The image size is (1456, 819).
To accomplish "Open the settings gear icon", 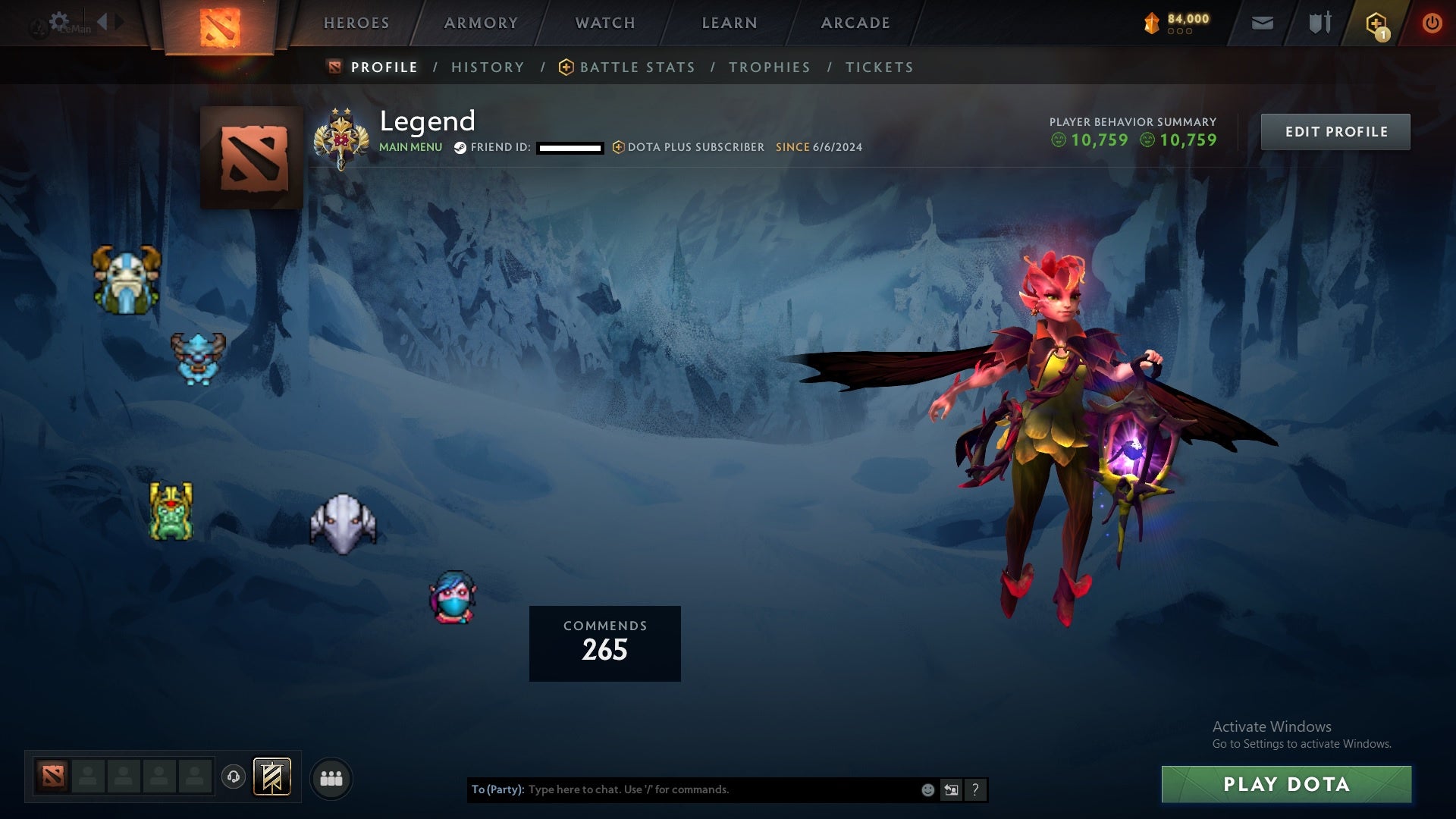I will tap(59, 20).
